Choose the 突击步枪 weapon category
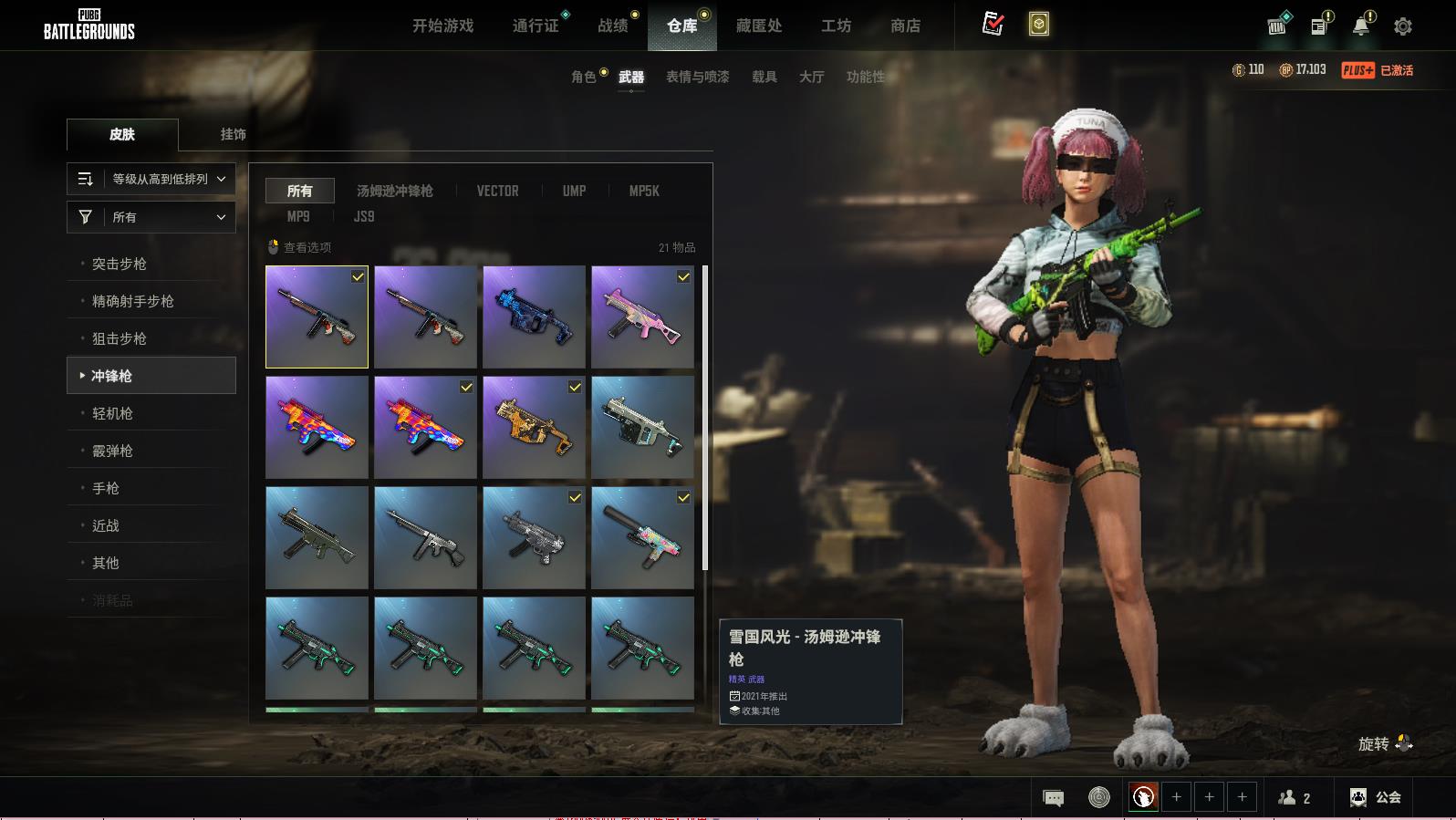 coord(120,264)
